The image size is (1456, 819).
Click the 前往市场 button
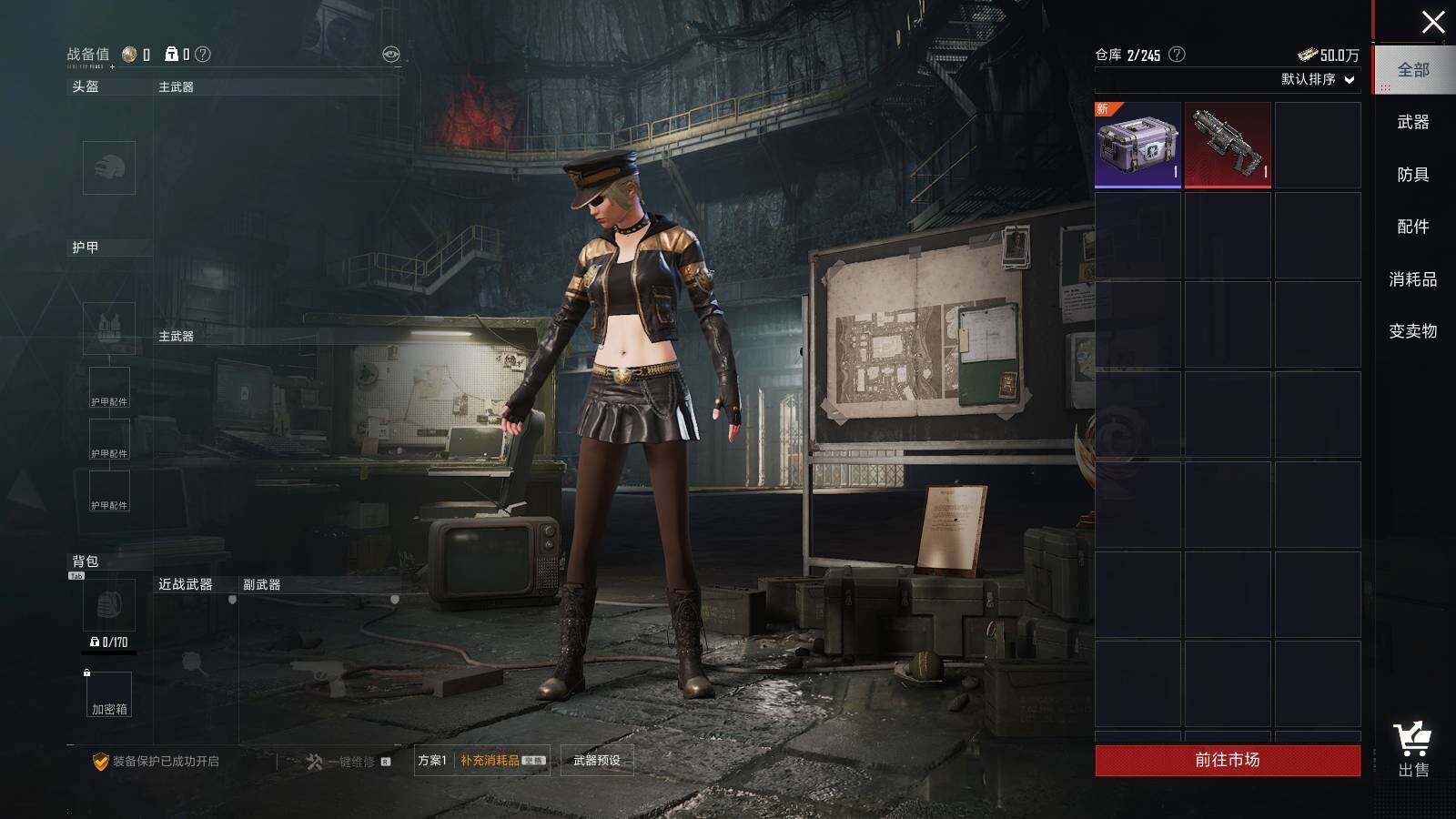click(1228, 760)
